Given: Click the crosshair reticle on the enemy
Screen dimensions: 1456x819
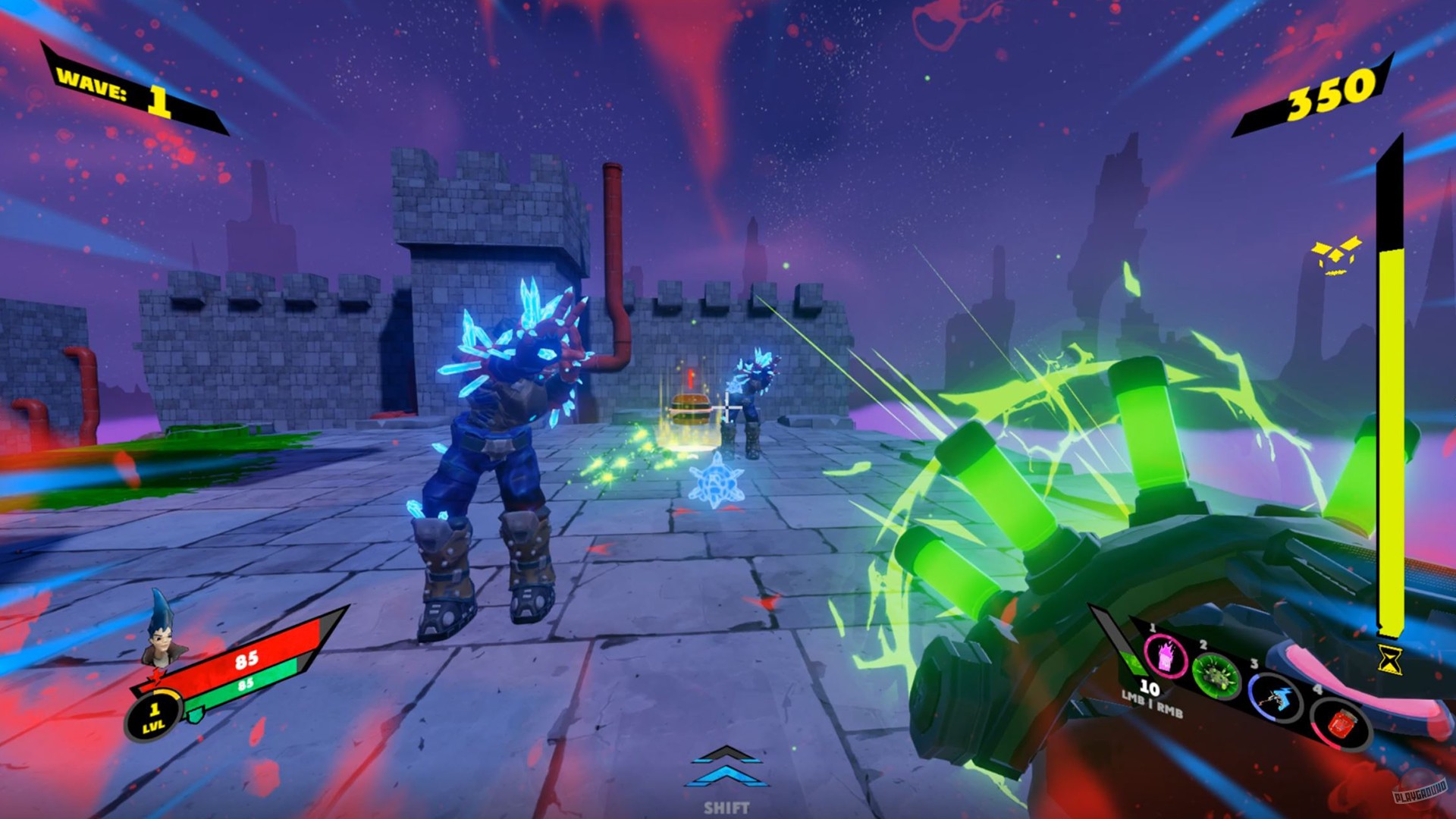Looking at the screenshot, I should pos(726,408).
